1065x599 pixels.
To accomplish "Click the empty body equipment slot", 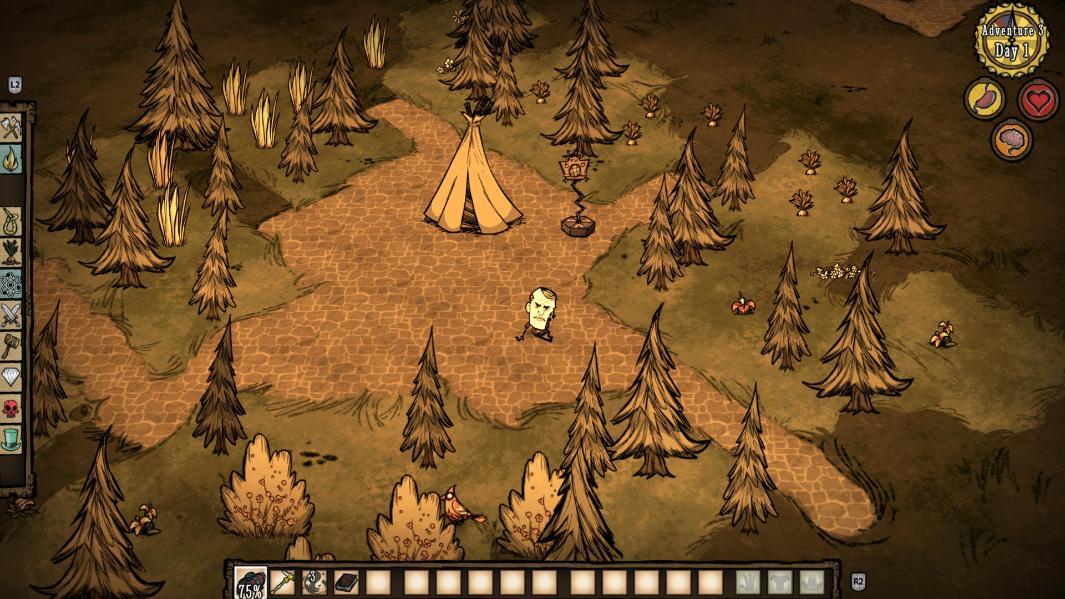I will pos(780,583).
